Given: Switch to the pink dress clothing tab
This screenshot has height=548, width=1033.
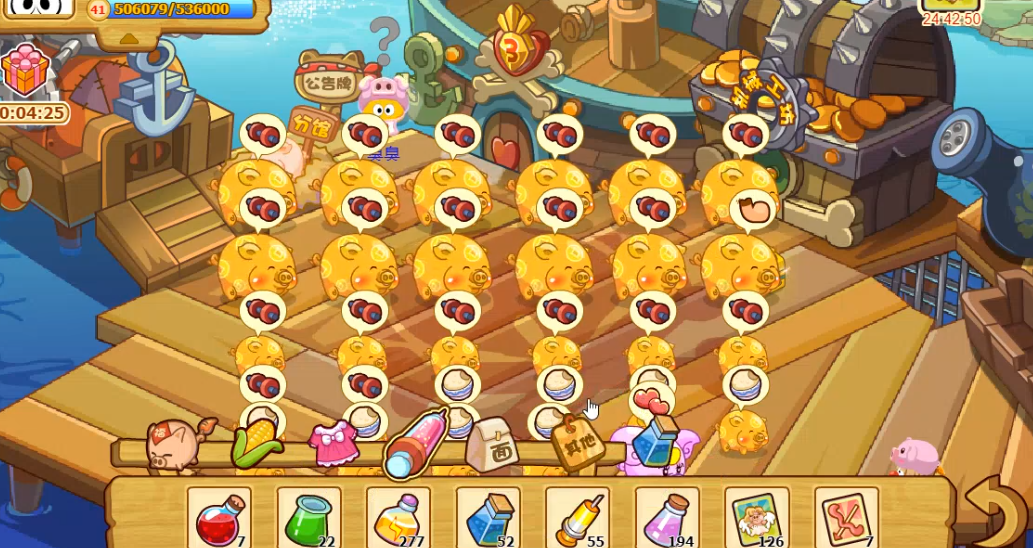Looking at the screenshot, I should point(333,445).
